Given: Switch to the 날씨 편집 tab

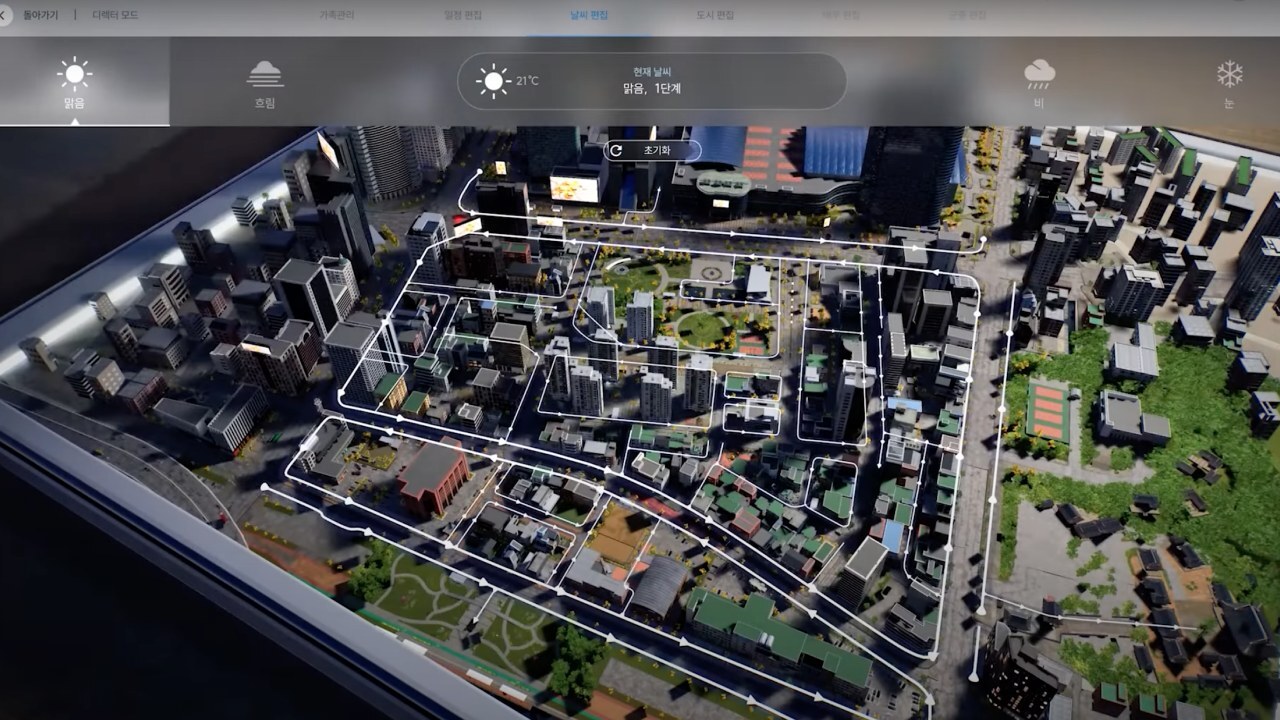Looking at the screenshot, I should coord(588,16).
